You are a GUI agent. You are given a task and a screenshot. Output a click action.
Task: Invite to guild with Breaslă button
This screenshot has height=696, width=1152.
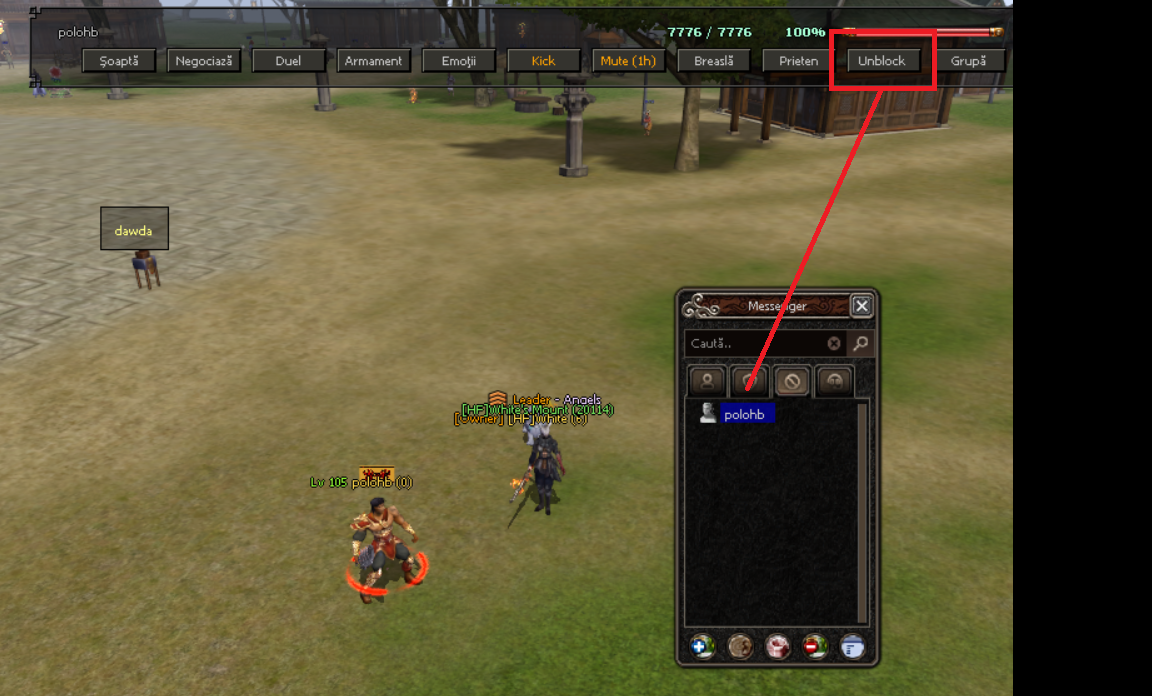(714, 61)
